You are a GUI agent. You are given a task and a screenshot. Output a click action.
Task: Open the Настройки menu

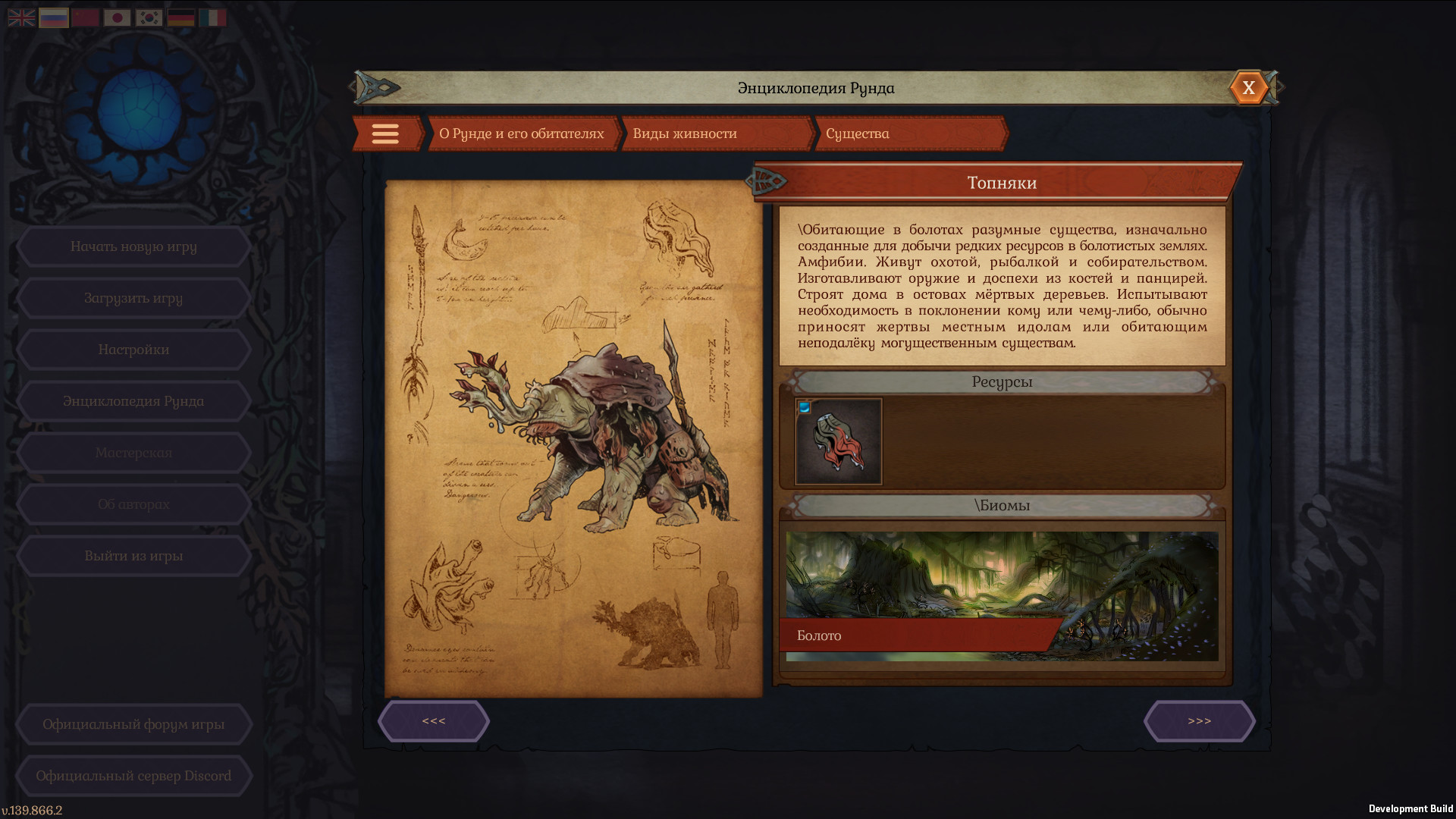point(133,350)
